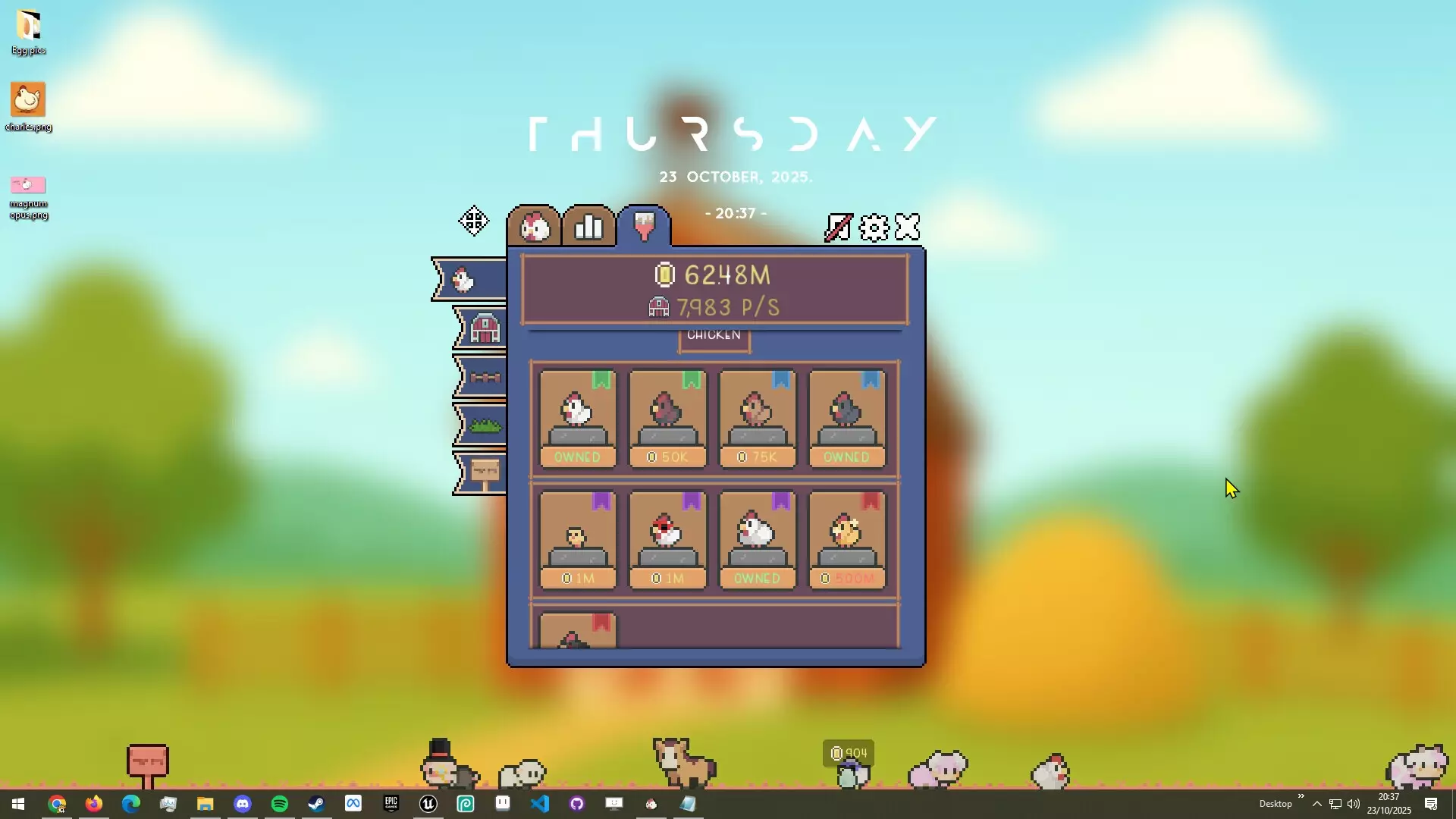This screenshot has width=1456, height=819.
Task: Click the crossed pencil edit icon
Action: (837, 226)
